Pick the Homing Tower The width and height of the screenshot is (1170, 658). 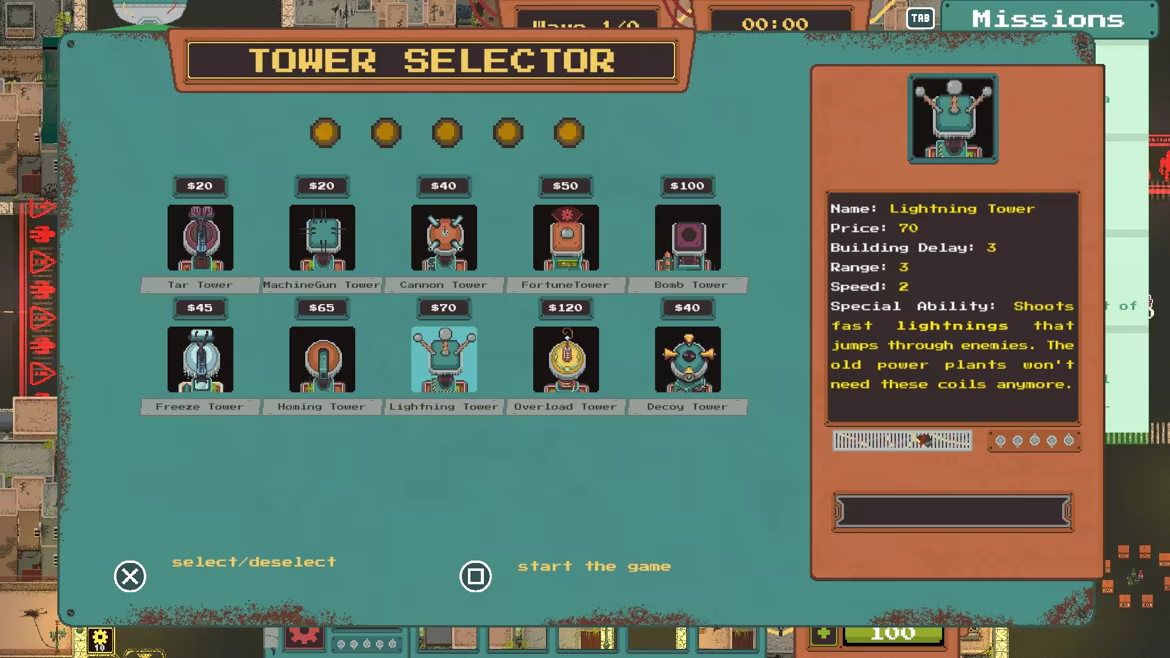point(322,360)
